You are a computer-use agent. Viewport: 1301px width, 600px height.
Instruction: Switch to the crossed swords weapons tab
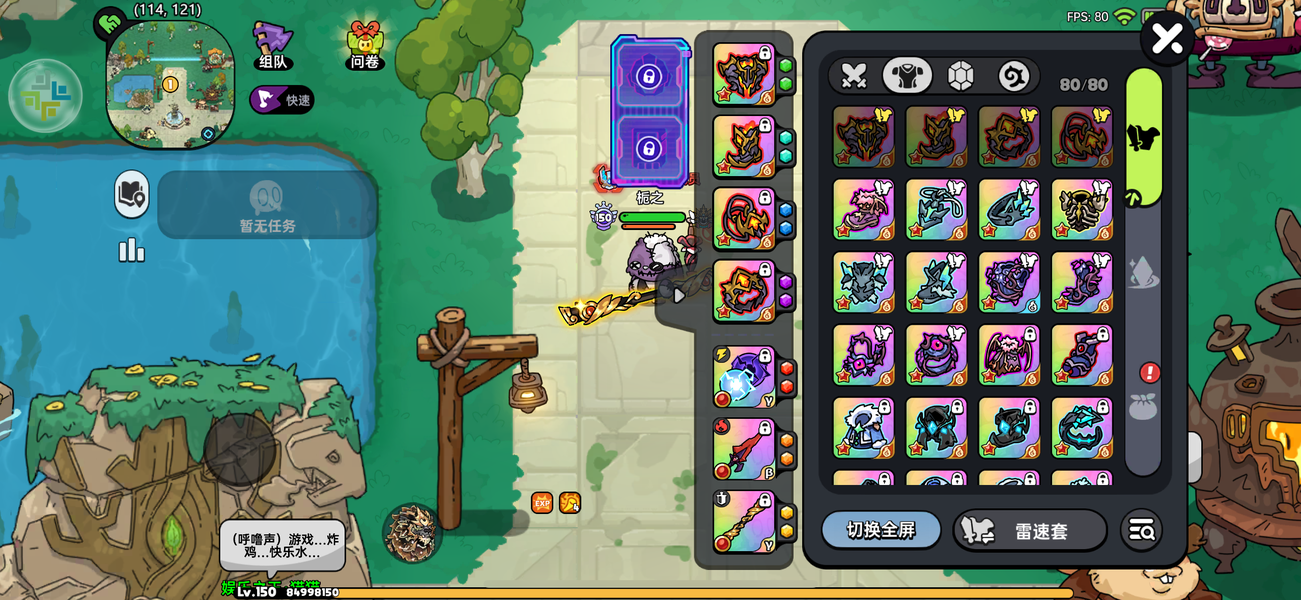point(853,76)
